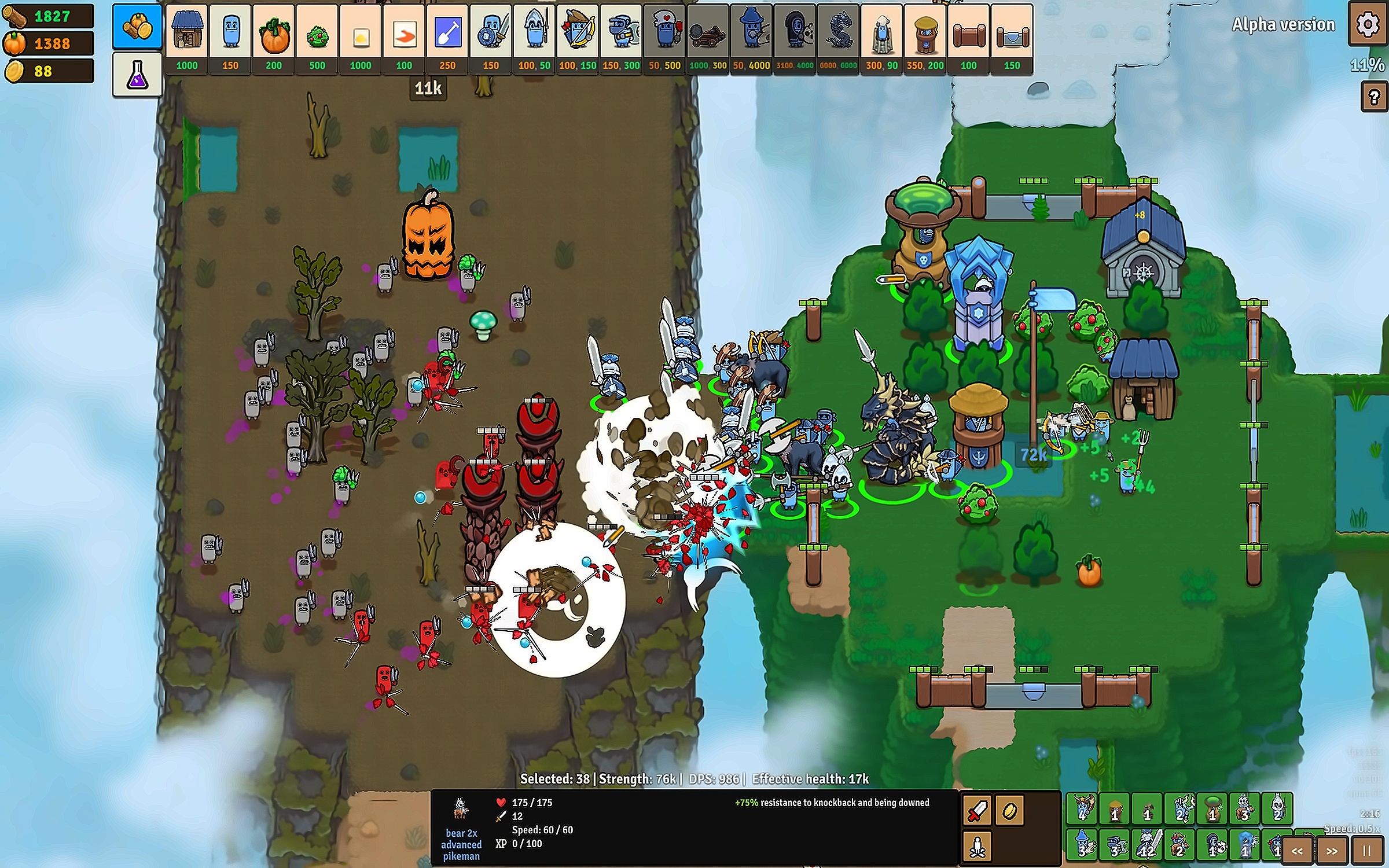Image resolution: width=1389 pixels, height=868 pixels.
Task: Activate the red sword attack command
Action: pos(977,810)
